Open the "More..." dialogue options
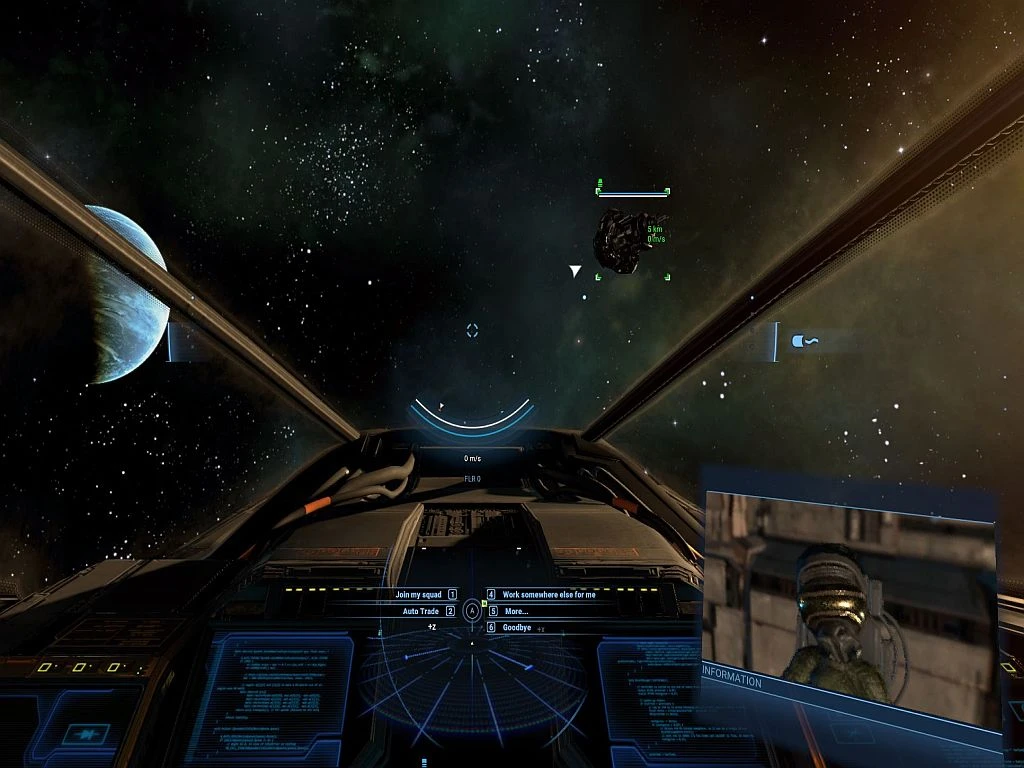Image resolution: width=1024 pixels, height=768 pixels. click(x=516, y=611)
